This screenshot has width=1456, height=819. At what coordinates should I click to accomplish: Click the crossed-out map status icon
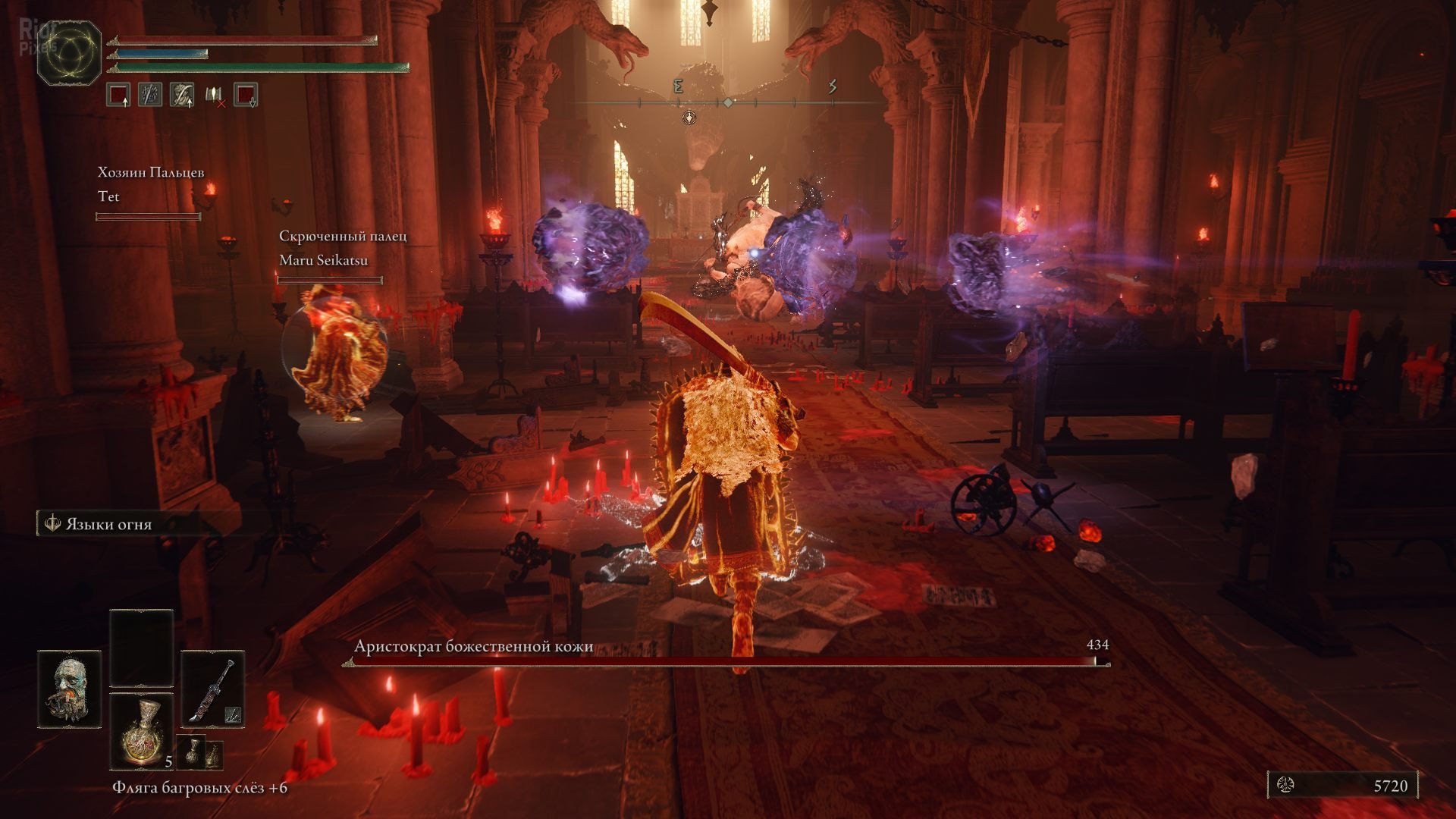pos(215,95)
